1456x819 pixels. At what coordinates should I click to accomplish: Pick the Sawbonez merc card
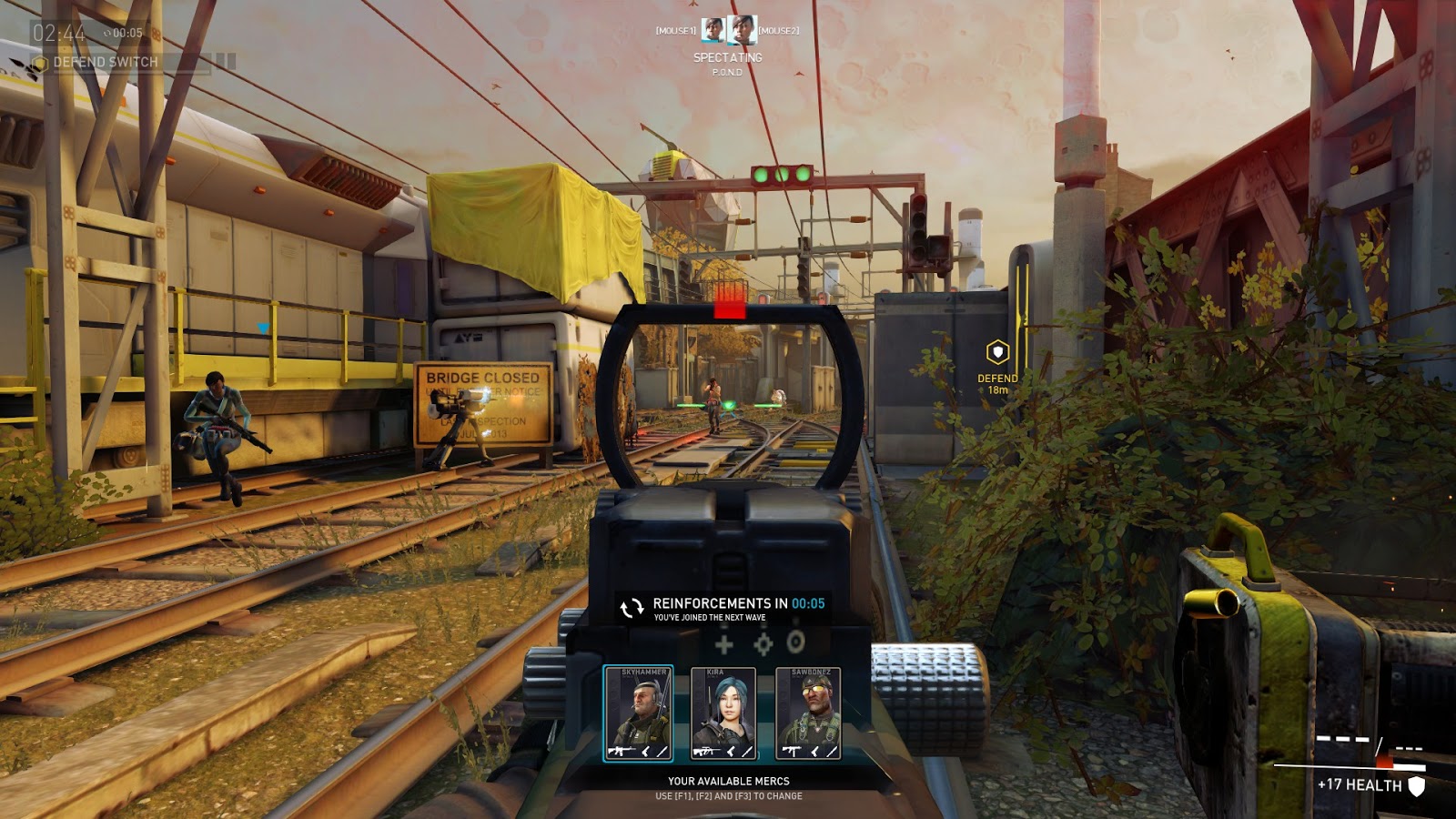(x=807, y=713)
